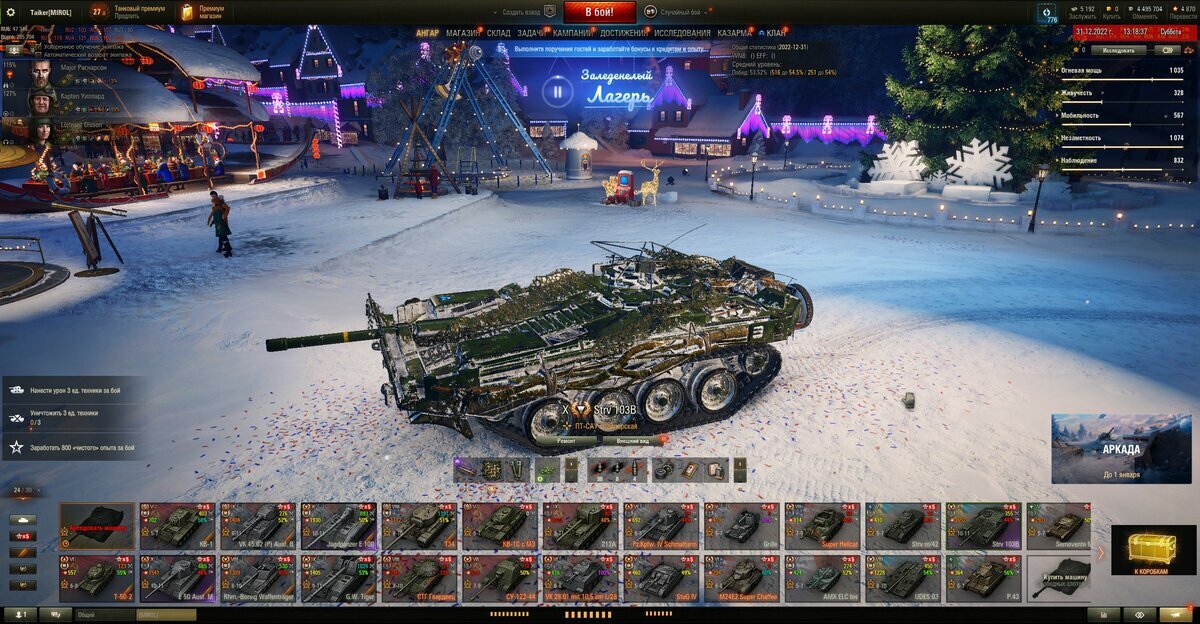Viewport: 1200px width, 624px height.
Task: Start a battle with the red В бой! button
Action: tap(599, 12)
